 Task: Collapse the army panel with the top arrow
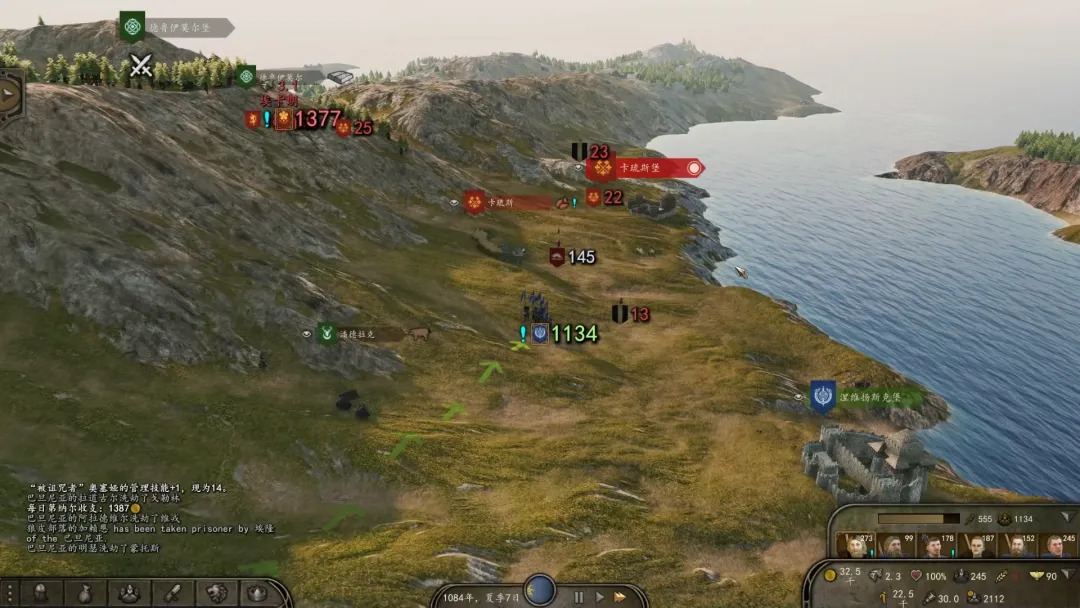tap(1068, 518)
